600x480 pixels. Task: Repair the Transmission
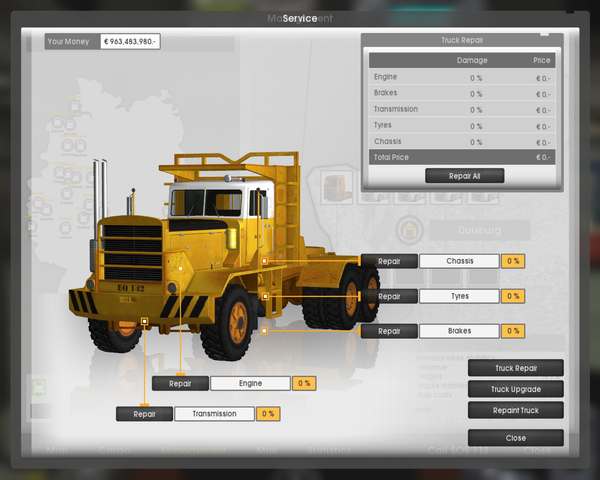[144, 413]
